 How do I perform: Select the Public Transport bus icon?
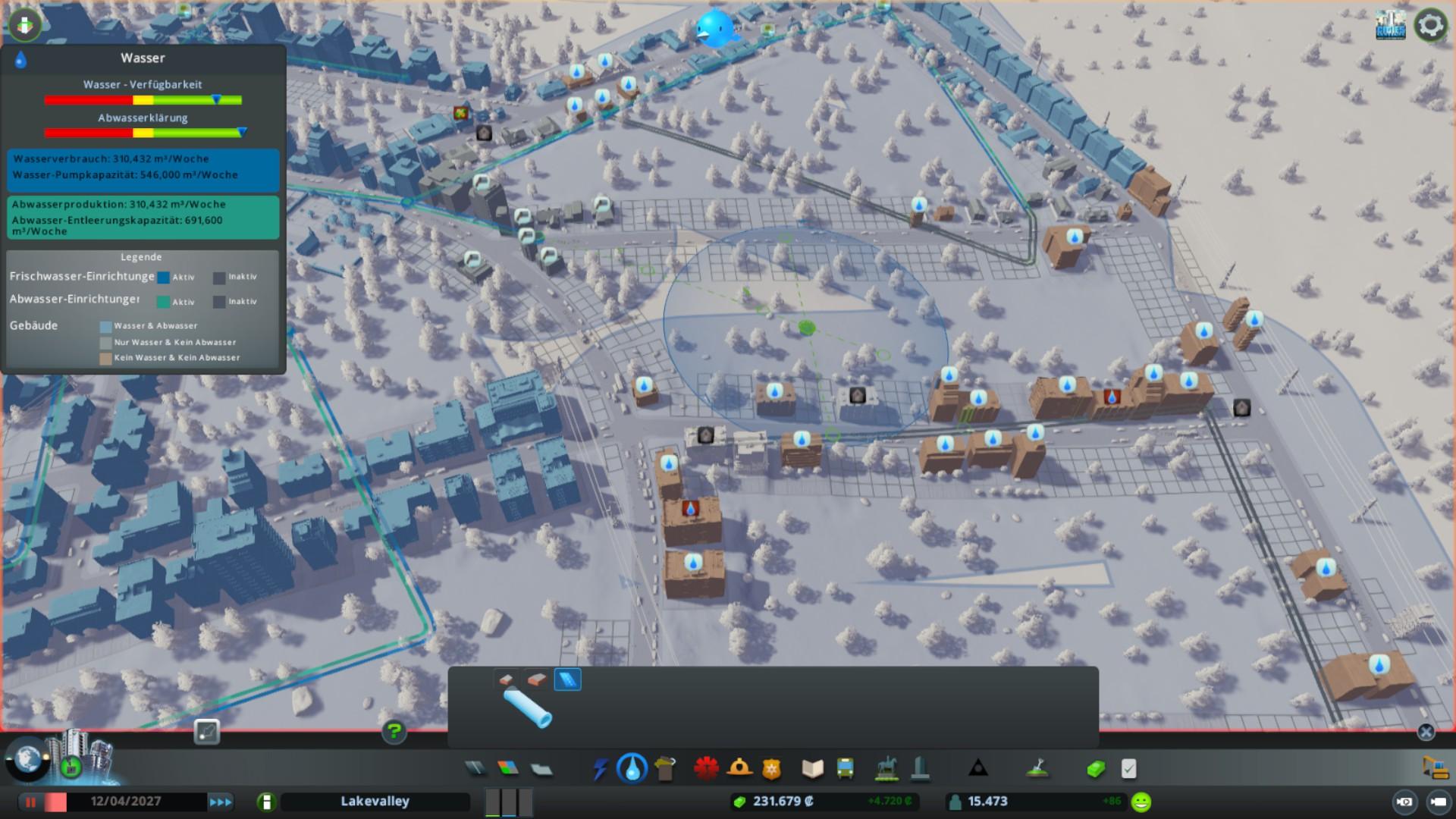point(845,768)
